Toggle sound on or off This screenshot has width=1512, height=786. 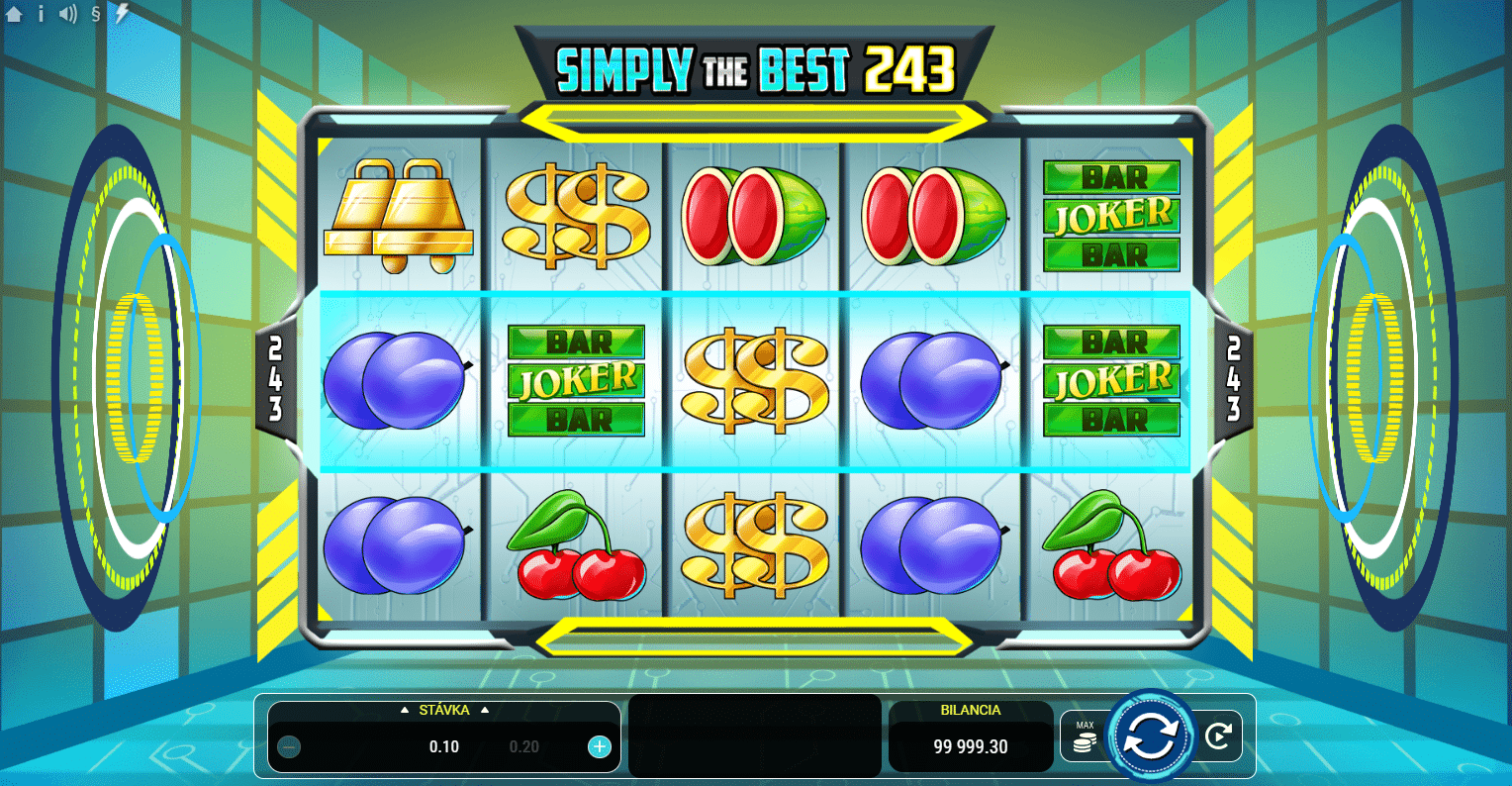66,14
